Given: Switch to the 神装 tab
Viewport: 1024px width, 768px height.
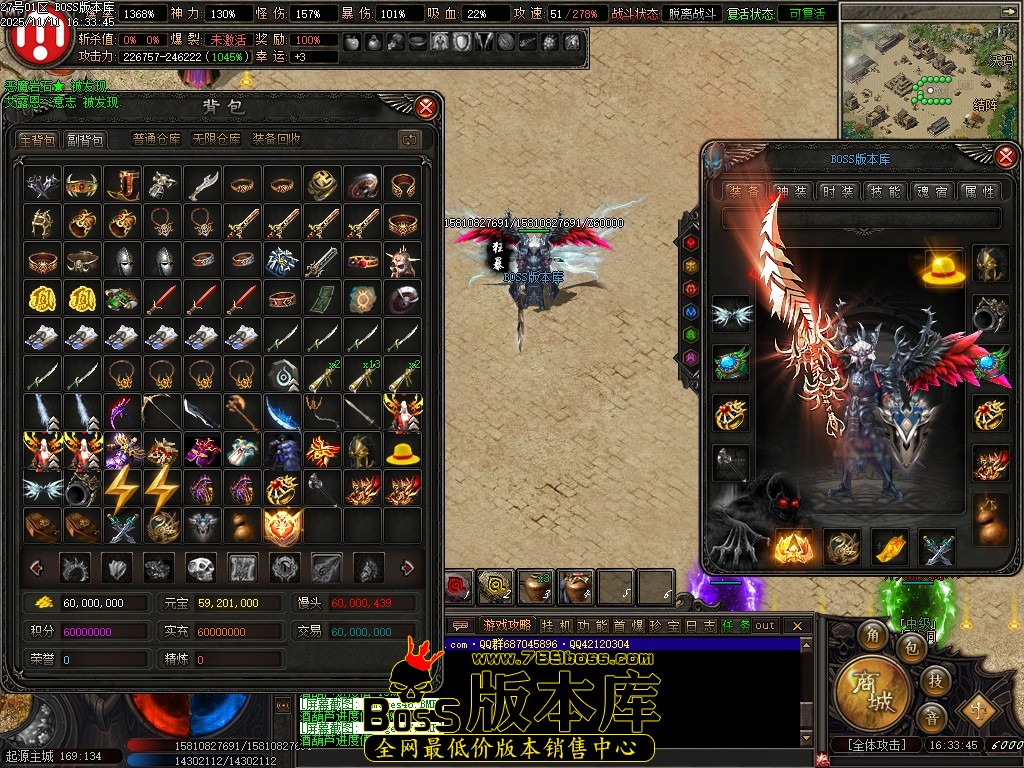Looking at the screenshot, I should coord(791,191).
